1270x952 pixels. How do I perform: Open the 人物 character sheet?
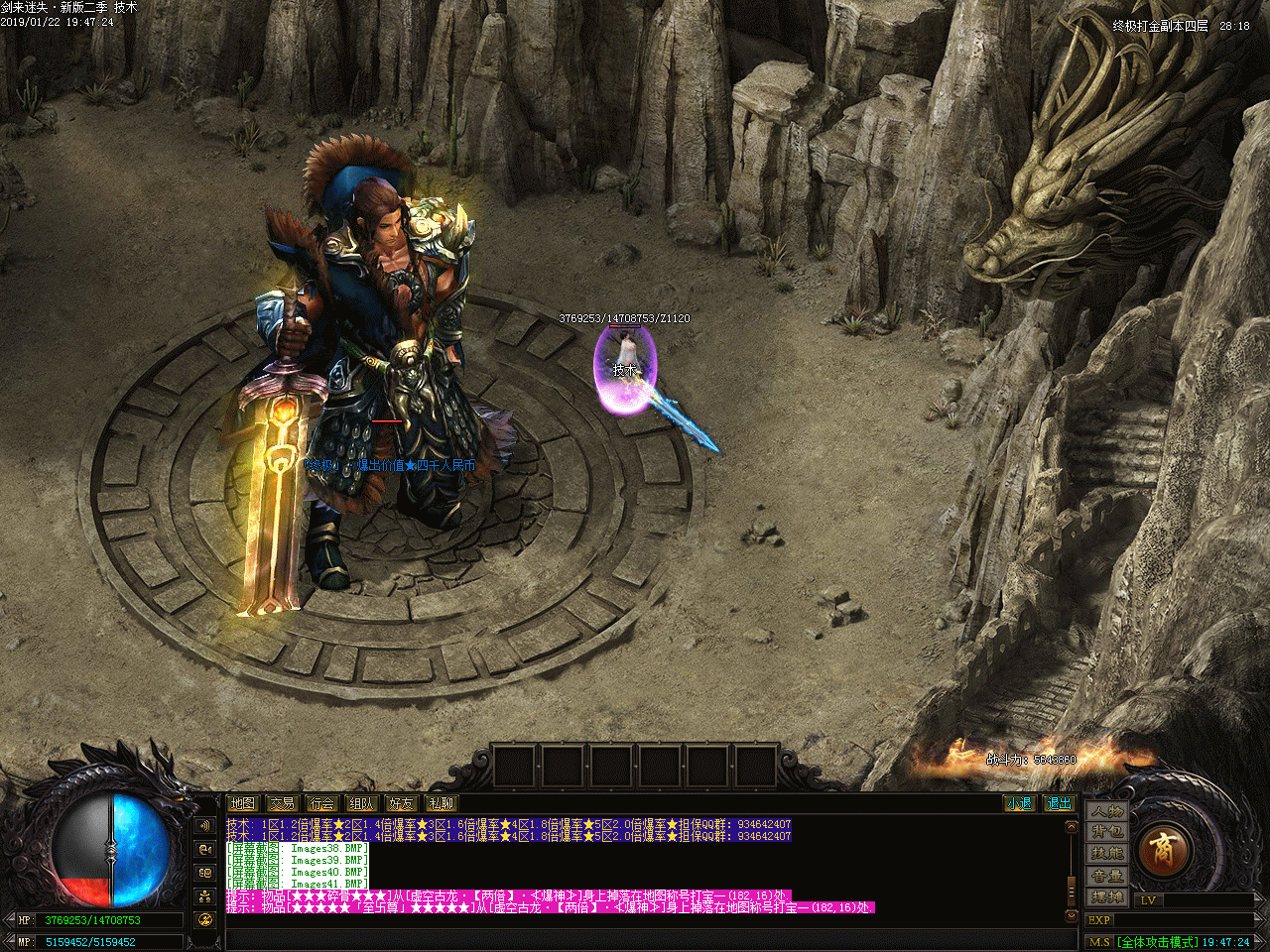pyautogui.click(x=1107, y=811)
